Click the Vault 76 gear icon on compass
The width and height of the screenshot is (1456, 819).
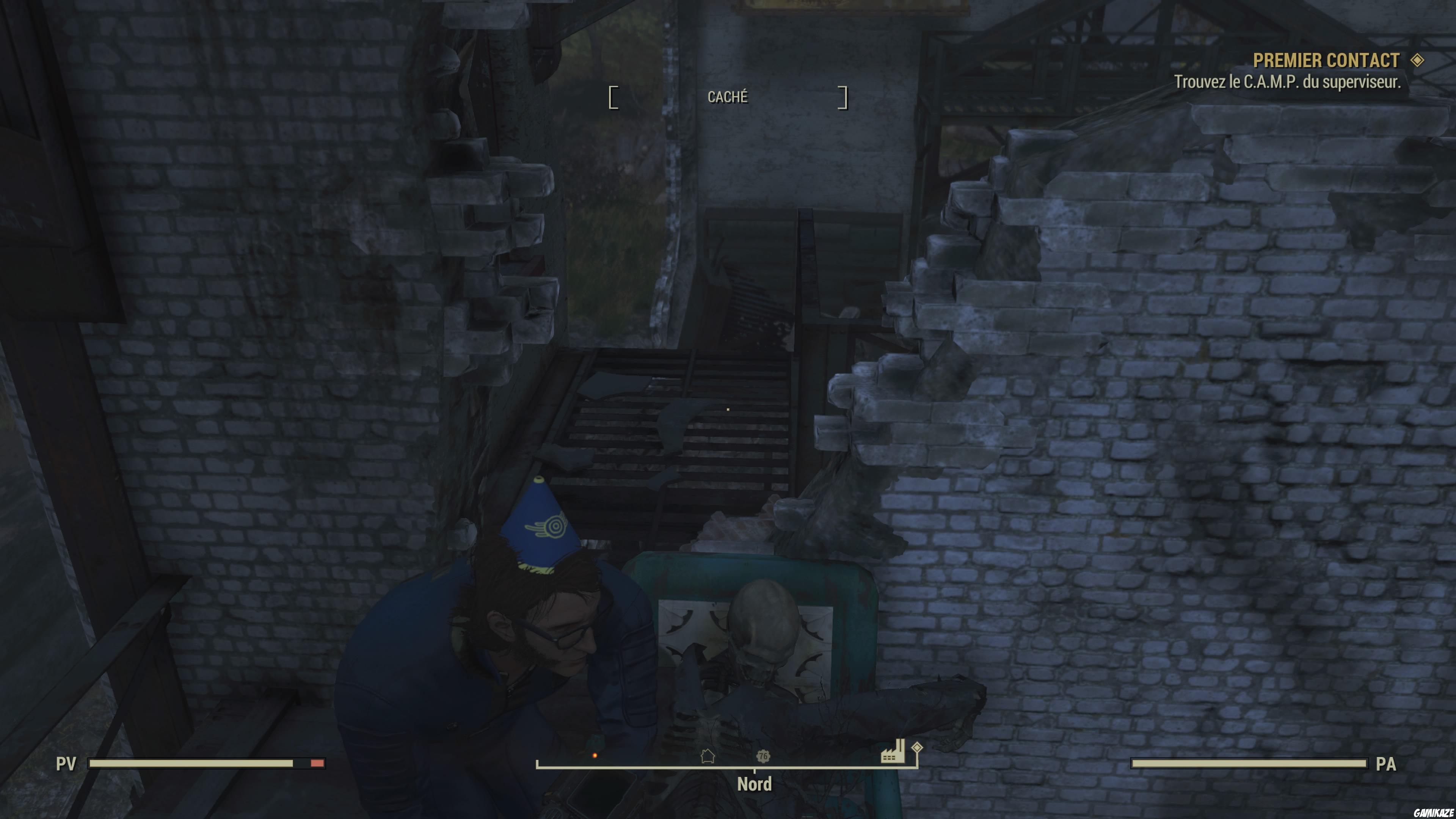[764, 756]
